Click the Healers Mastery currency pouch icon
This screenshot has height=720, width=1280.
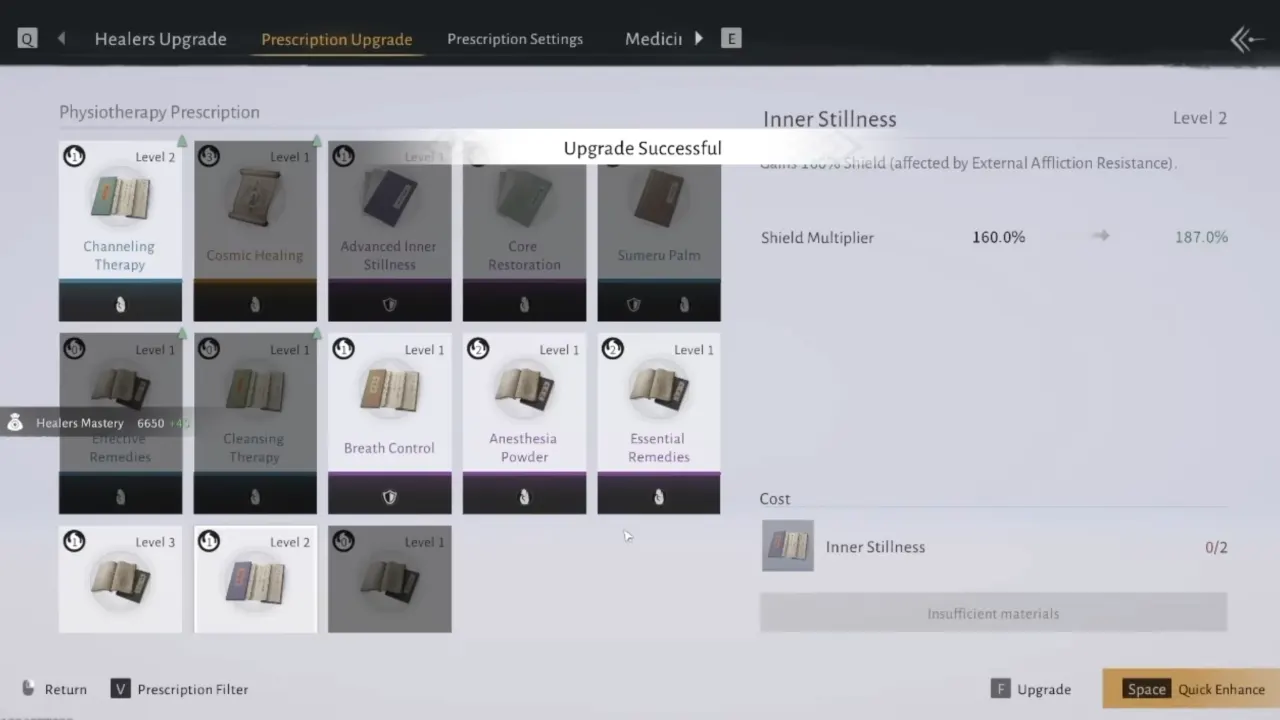(x=15, y=422)
